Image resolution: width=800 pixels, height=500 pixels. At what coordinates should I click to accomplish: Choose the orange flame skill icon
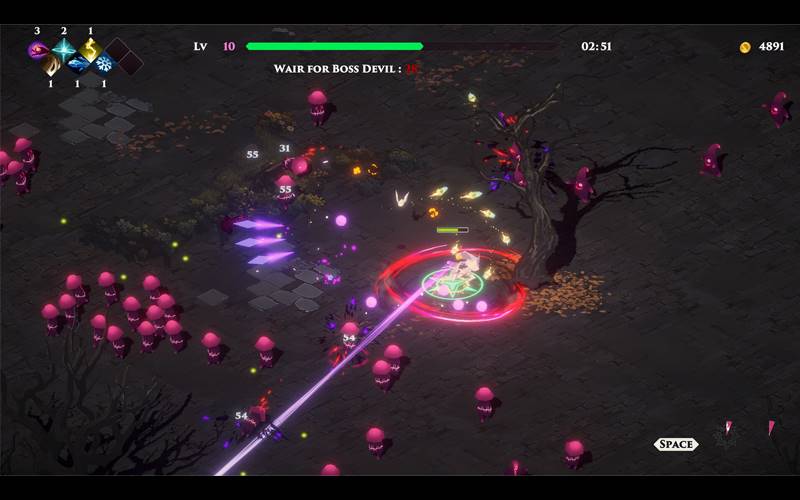(51, 64)
